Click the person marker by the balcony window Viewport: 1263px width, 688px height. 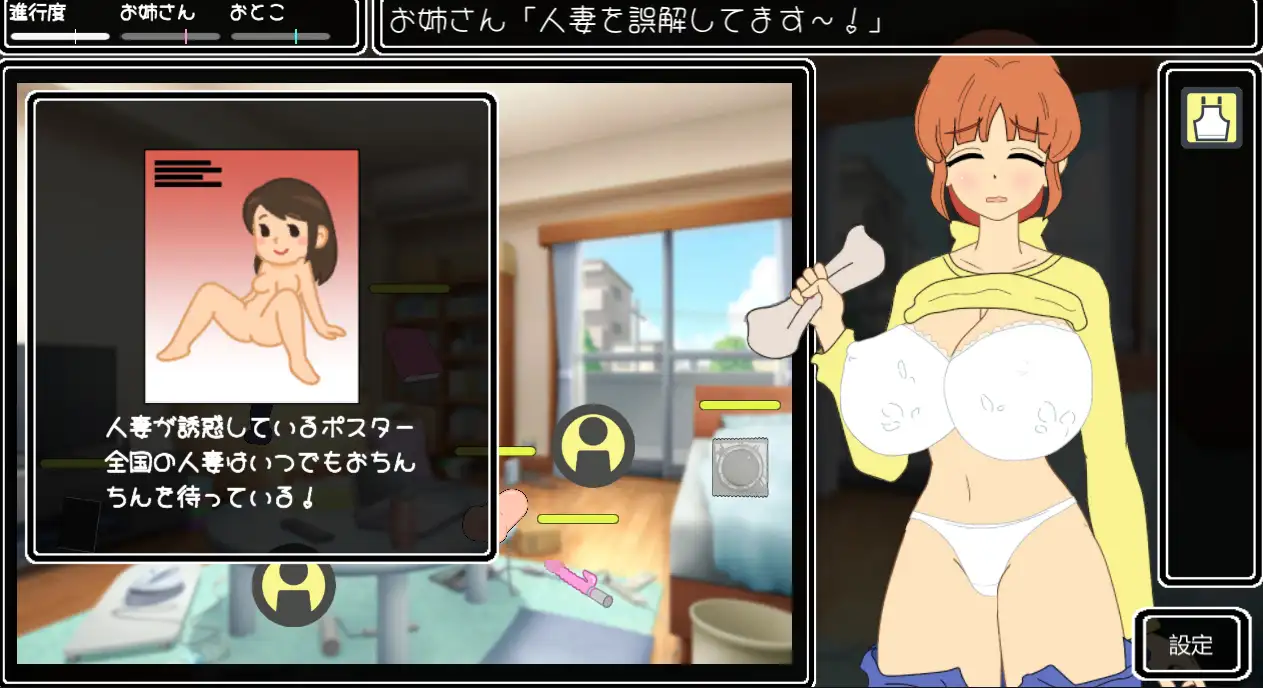tap(593, 445)
